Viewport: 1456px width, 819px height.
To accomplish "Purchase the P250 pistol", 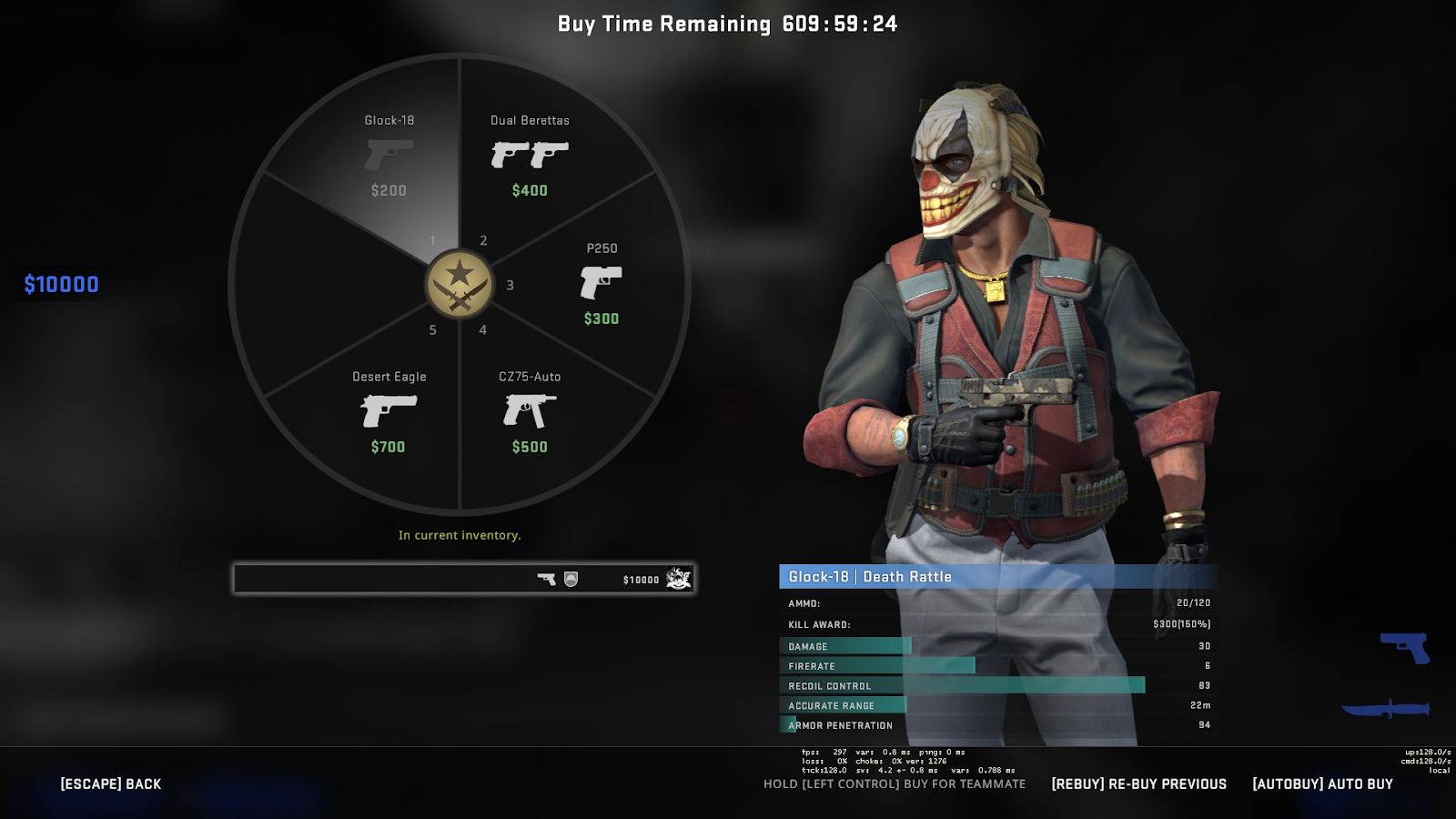I will pyautogui.click(x=601, y=283).
